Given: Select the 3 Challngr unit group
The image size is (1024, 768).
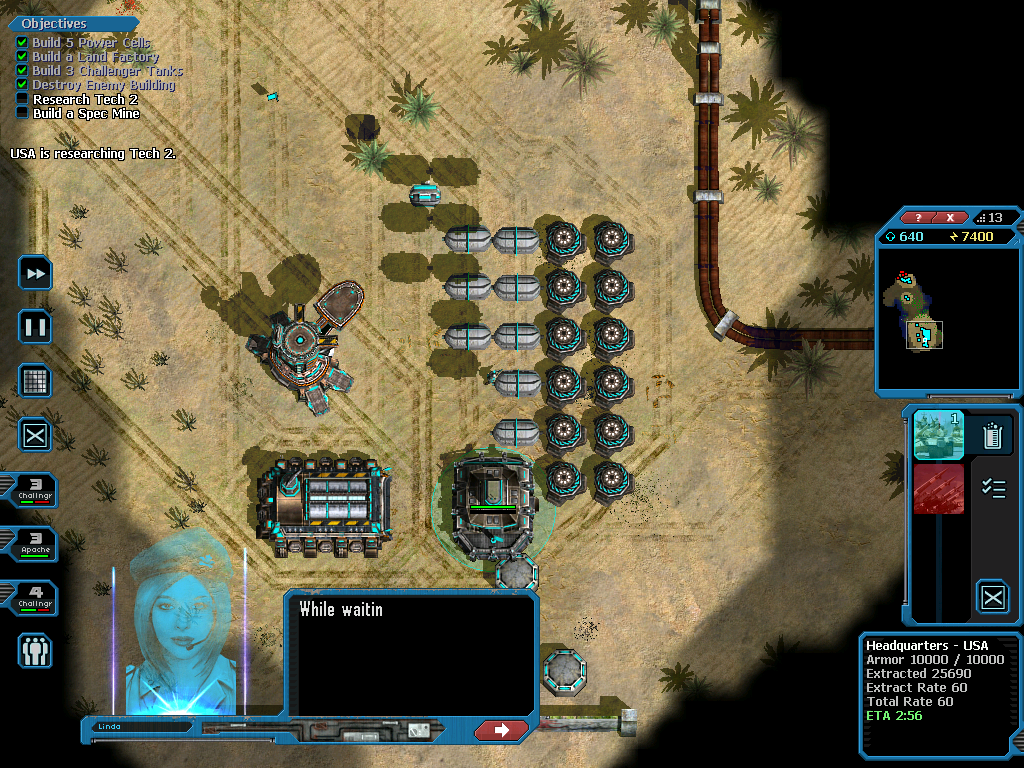Looking at the screenshot, I should click(x=30, y=490).
